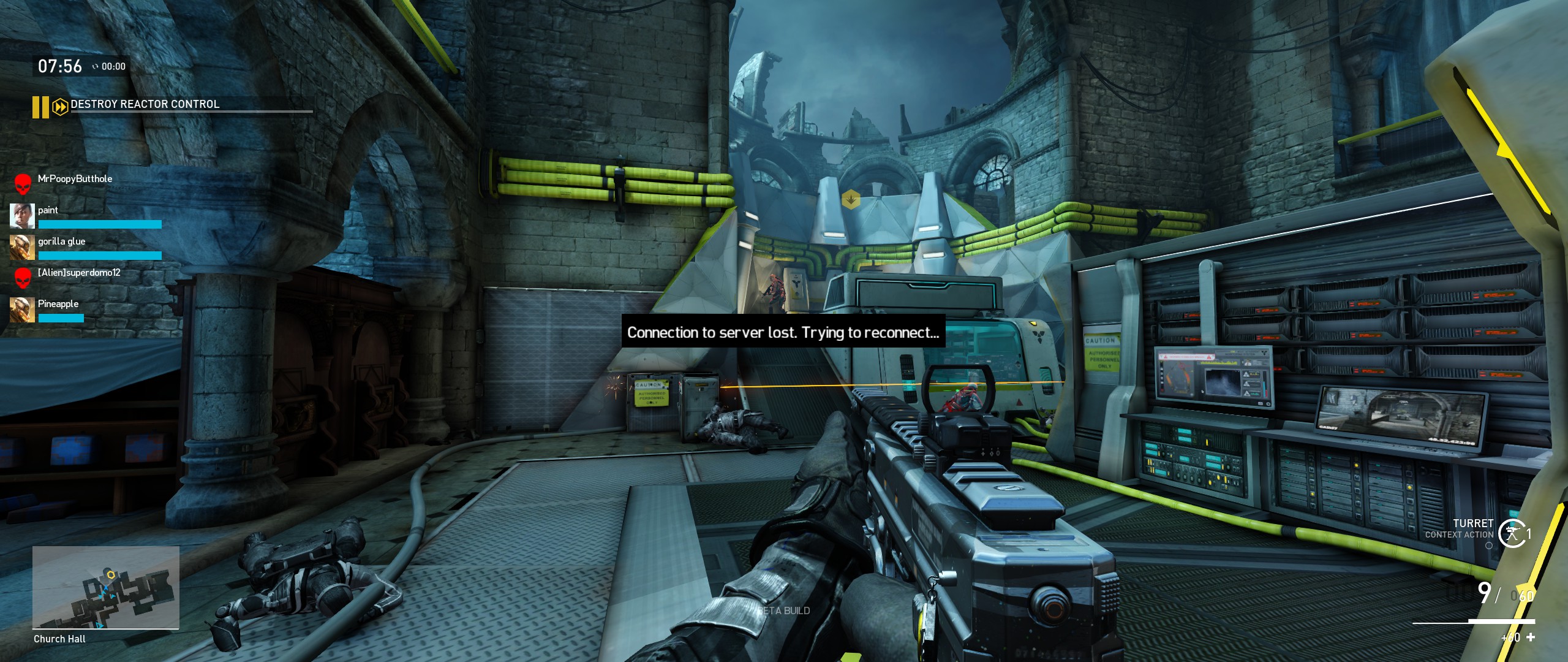1568x662 pixels.
Task: Click the yellow objective marker above the reactor
Action: coord(851,199)
